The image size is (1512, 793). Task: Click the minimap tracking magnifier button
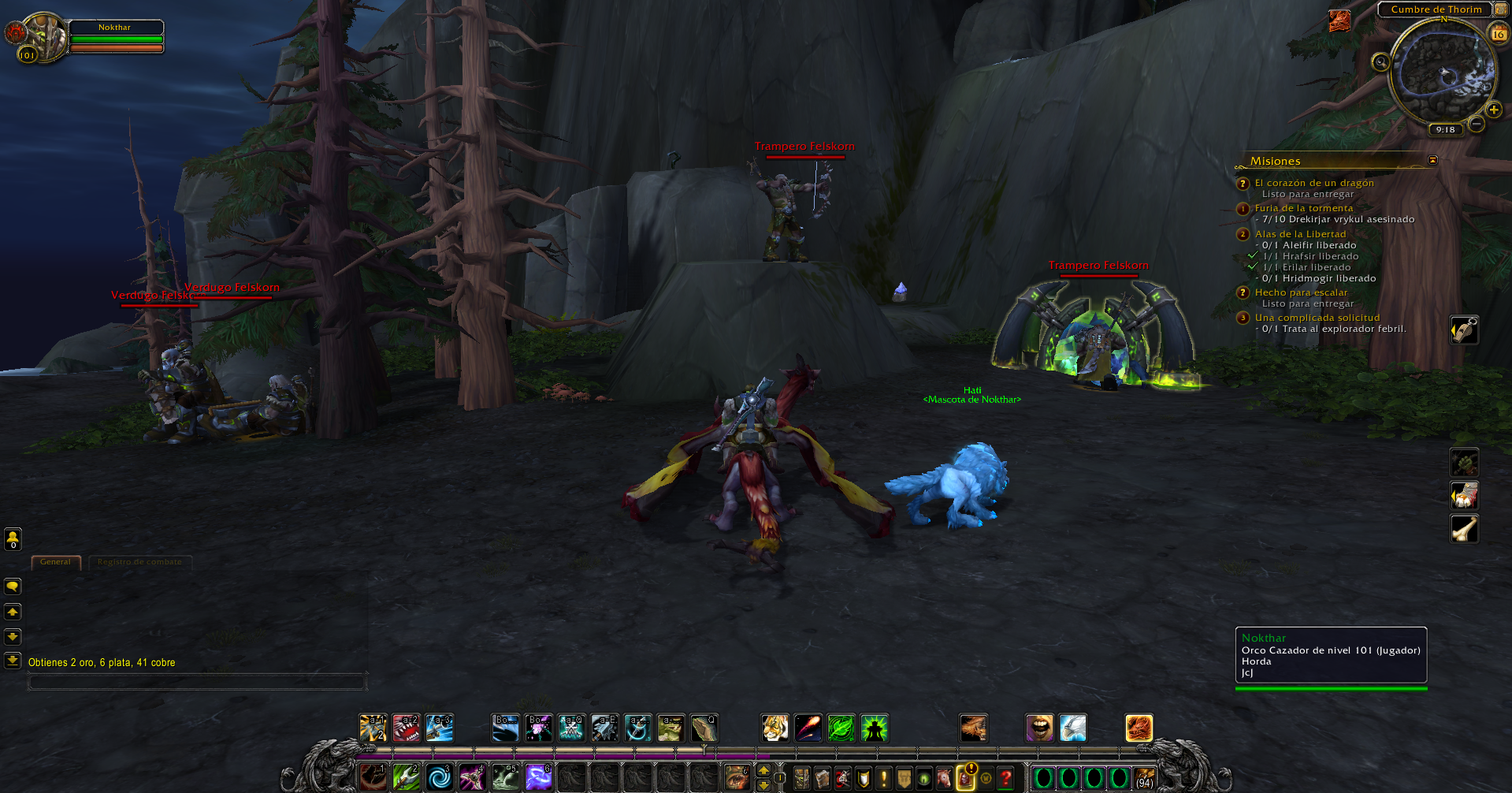1380,62
